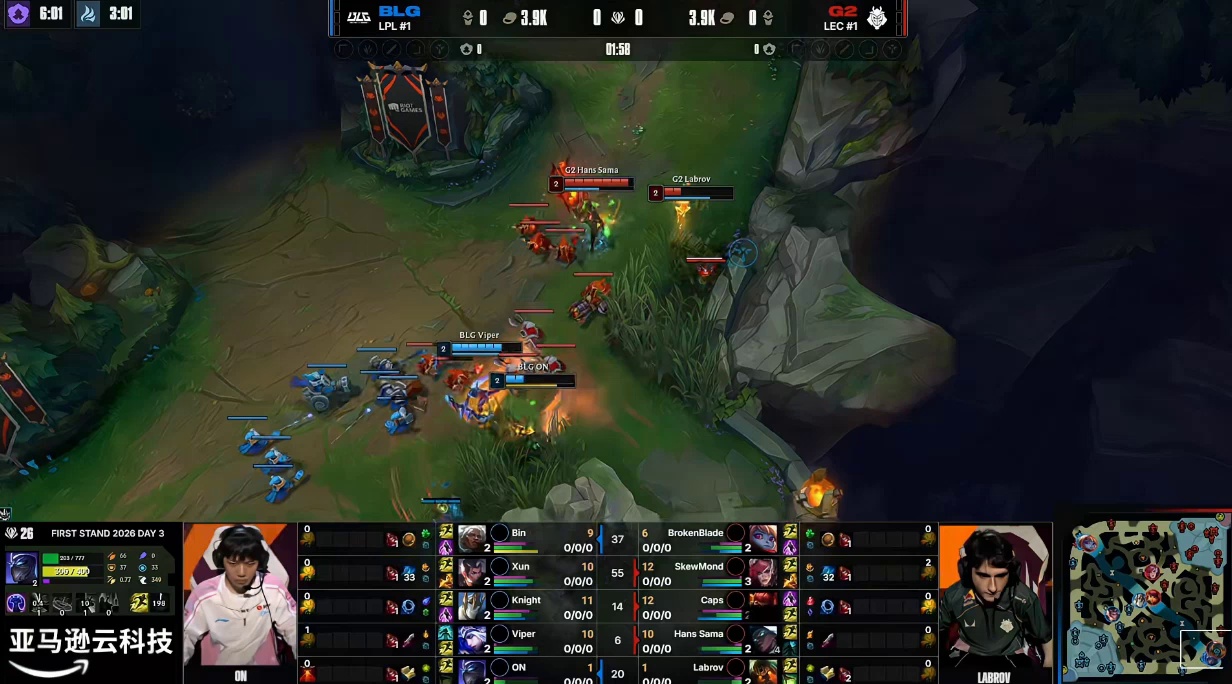
Task: Click BrokenBlade's champion portrait
Action: pyautogui.click(x=764, y=539)
